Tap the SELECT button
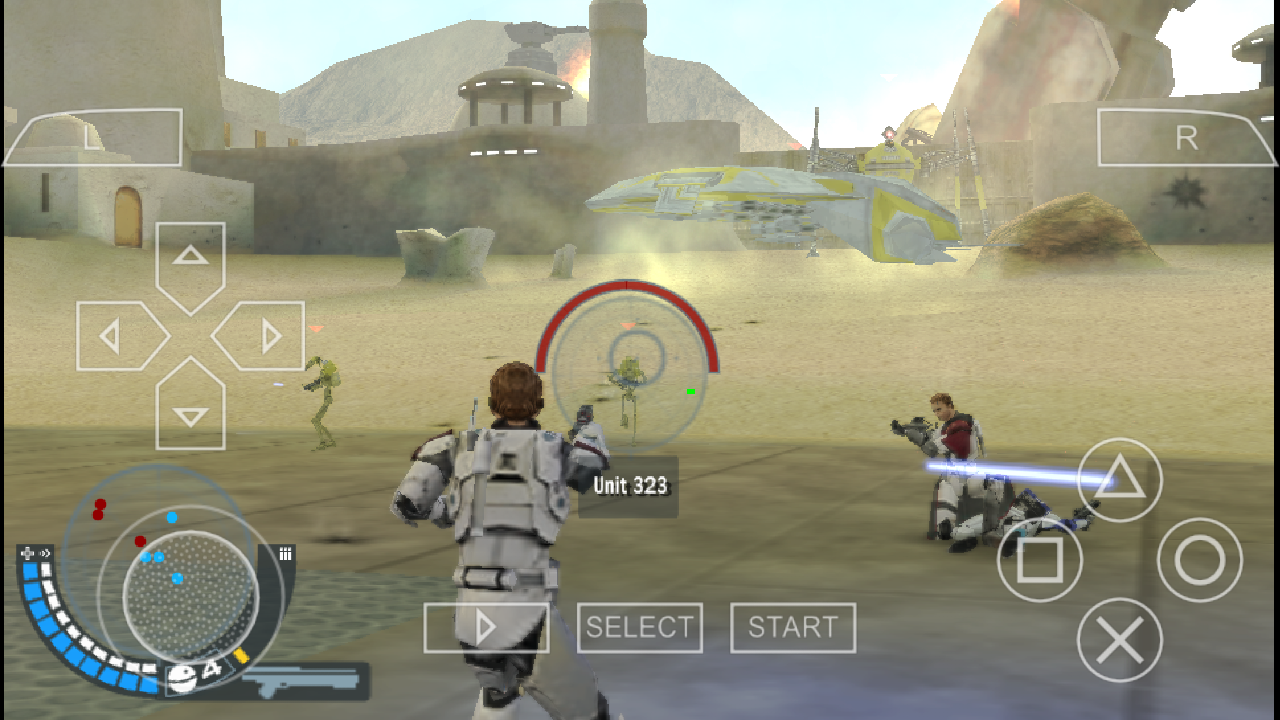This screenshot has height=720, width=1280. click(640, 628)
